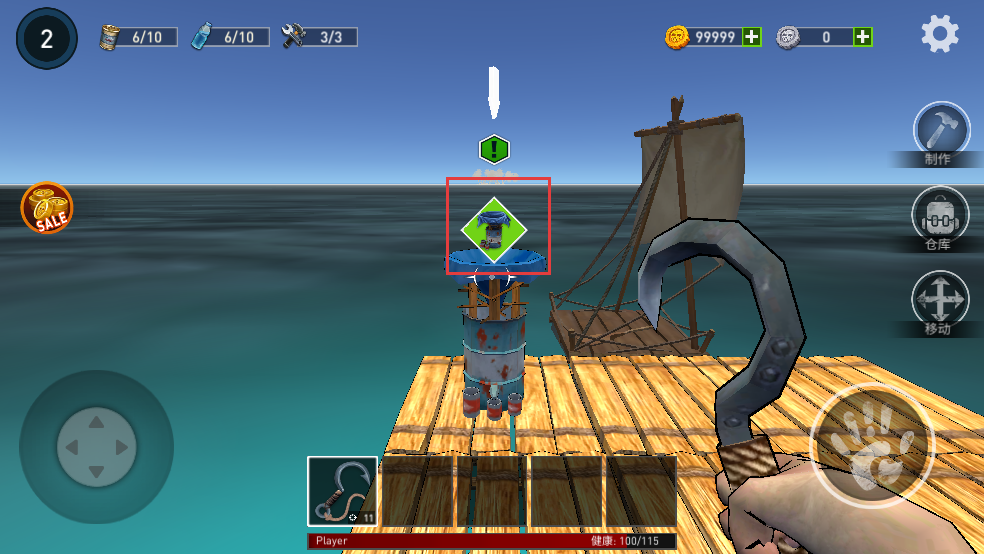Open the settings gear menu
The width and height of the screenshot is (984, 554).
click(940, 35)
